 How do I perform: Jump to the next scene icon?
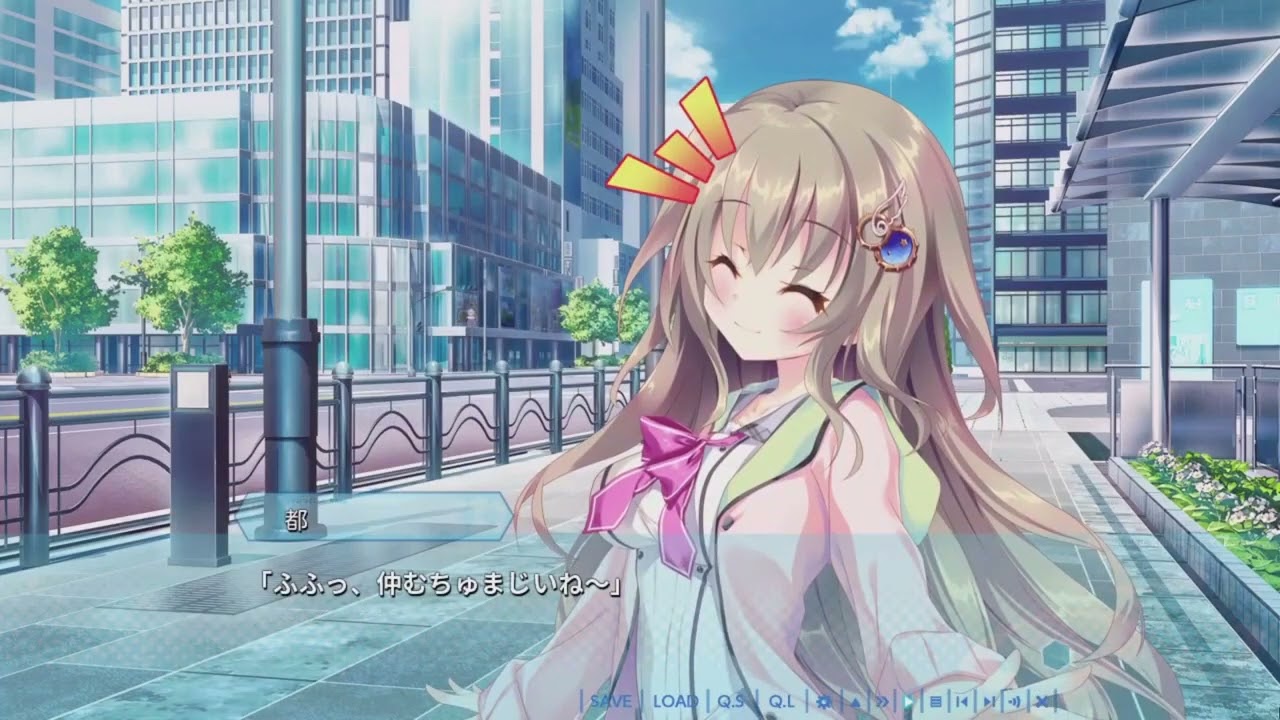tap(989, 701)
